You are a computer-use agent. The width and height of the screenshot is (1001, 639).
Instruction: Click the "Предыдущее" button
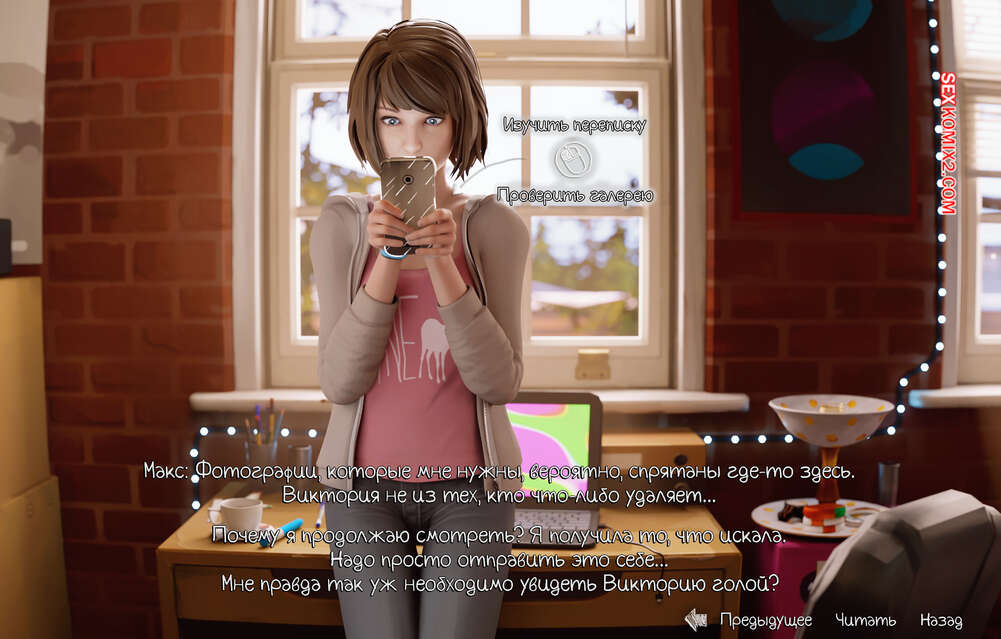click(765, 620)
